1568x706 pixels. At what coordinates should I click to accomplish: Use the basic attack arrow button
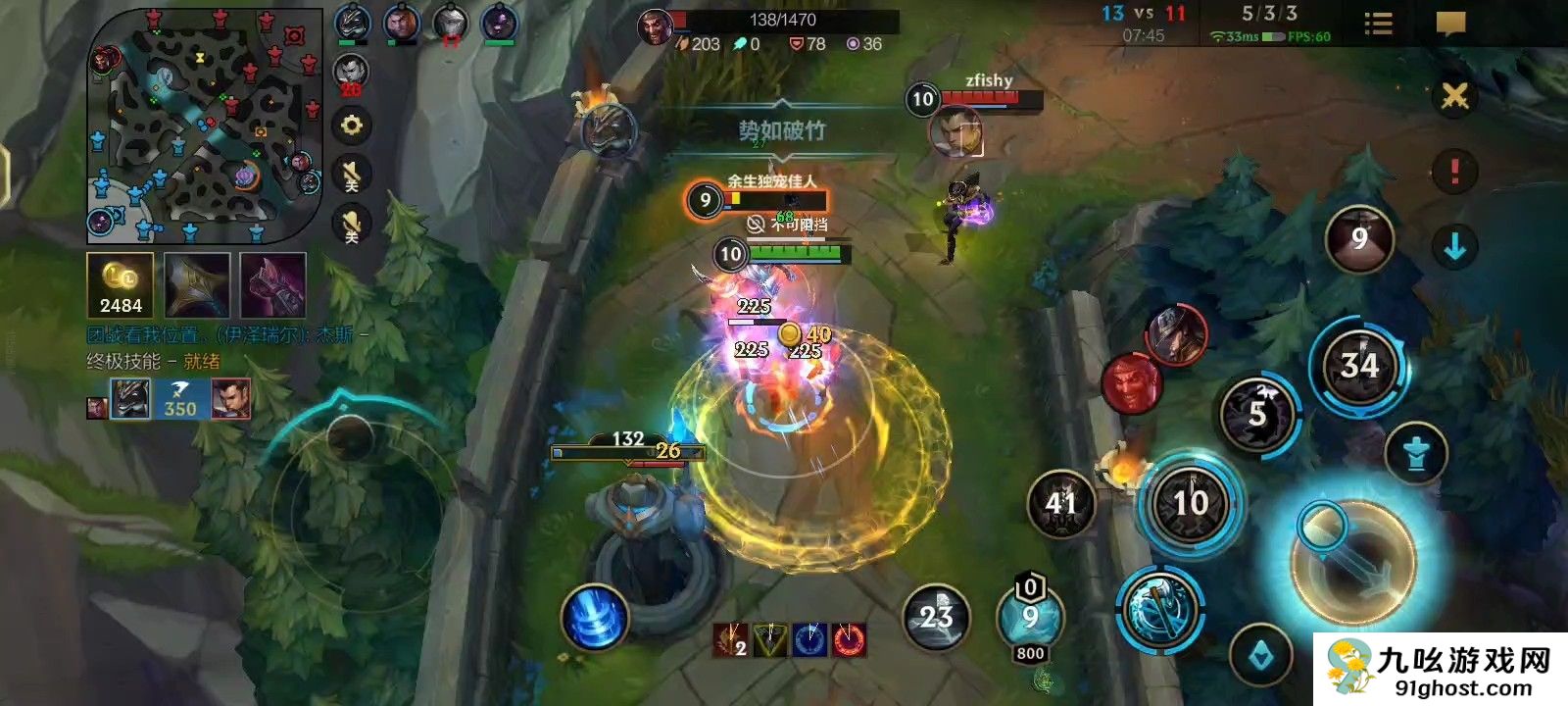pyautogui.click(x=1352, y=561)
